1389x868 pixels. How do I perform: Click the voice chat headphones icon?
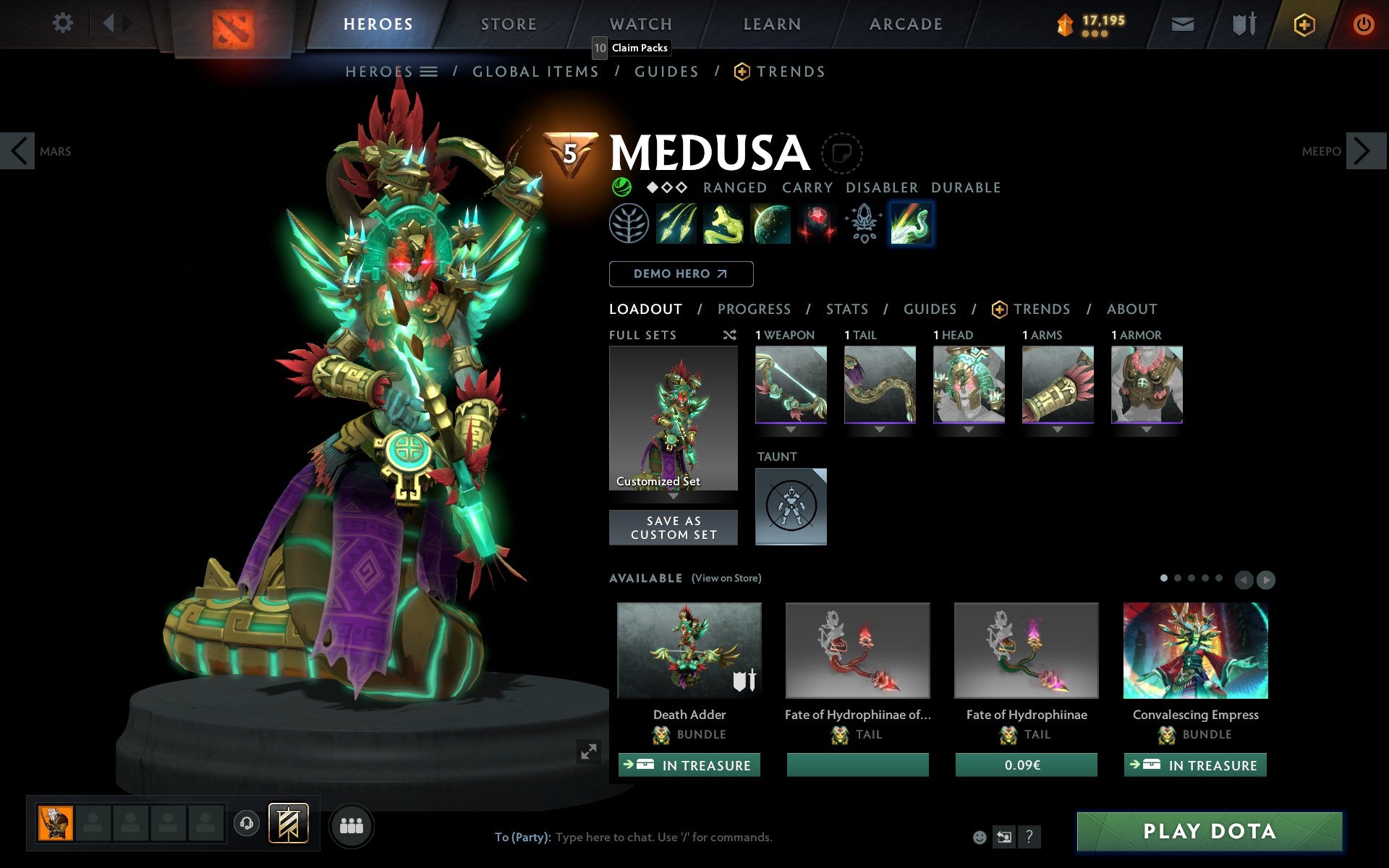(x=246, y=822)
